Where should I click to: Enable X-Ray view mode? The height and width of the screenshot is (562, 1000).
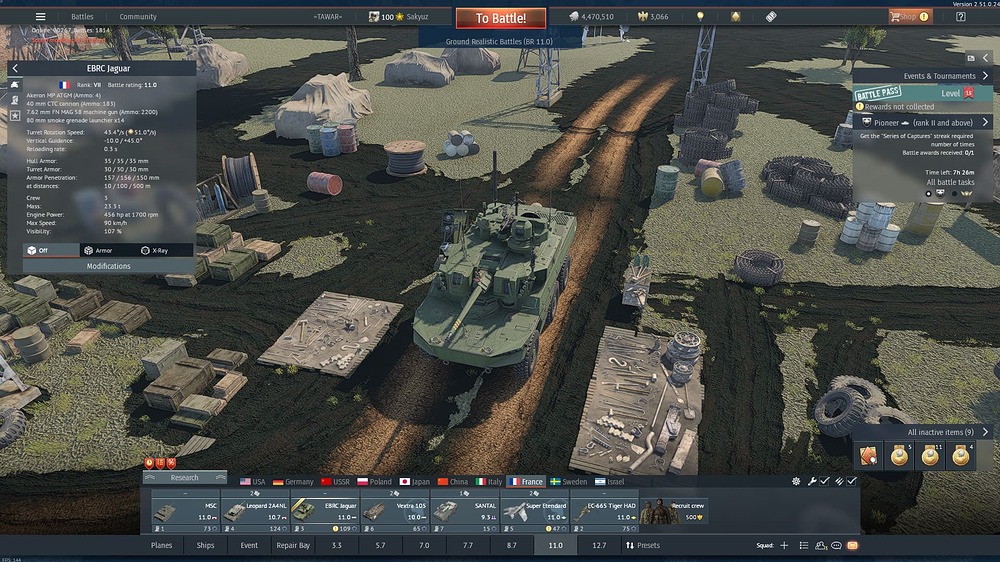(154, 250)
